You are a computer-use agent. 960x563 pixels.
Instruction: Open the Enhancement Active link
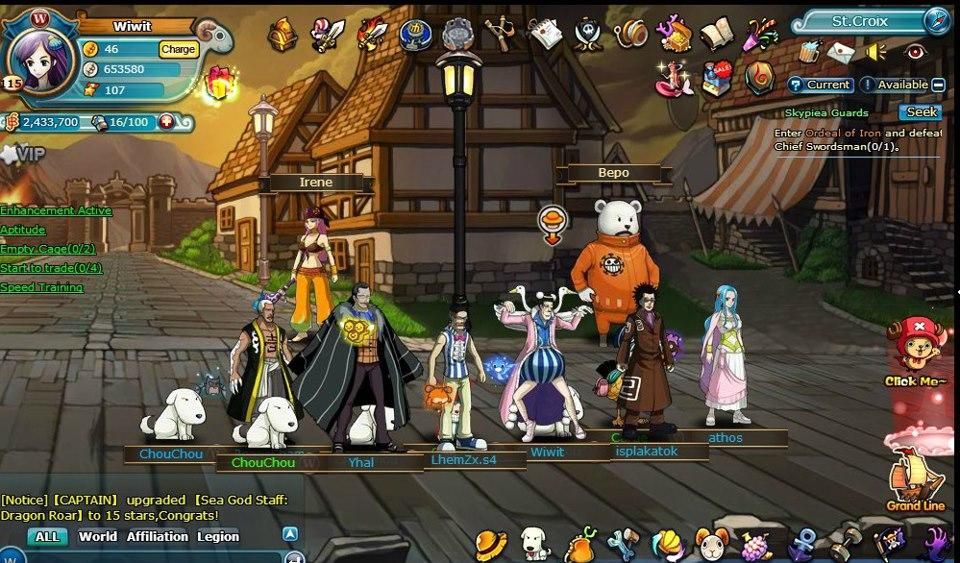coord(56,211)
